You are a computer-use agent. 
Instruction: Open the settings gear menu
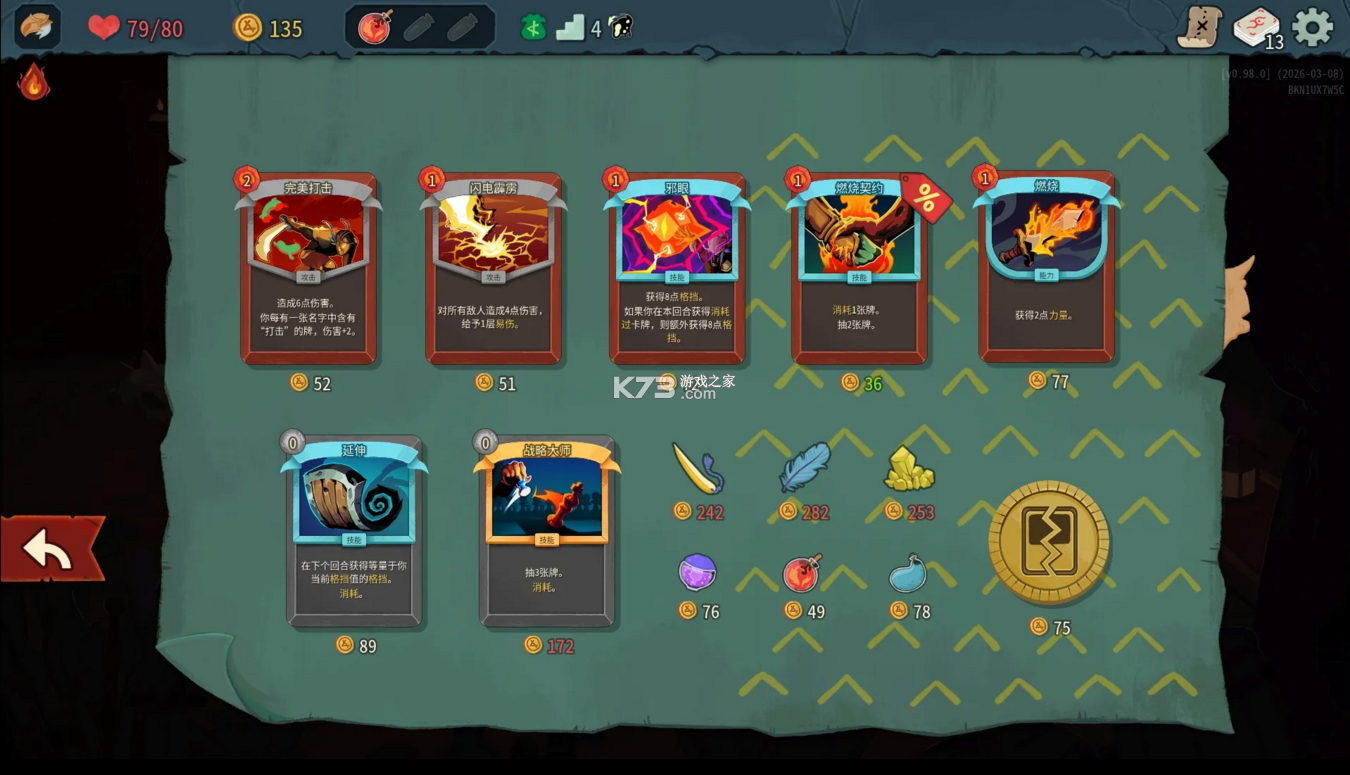[x=1313, y=27]
